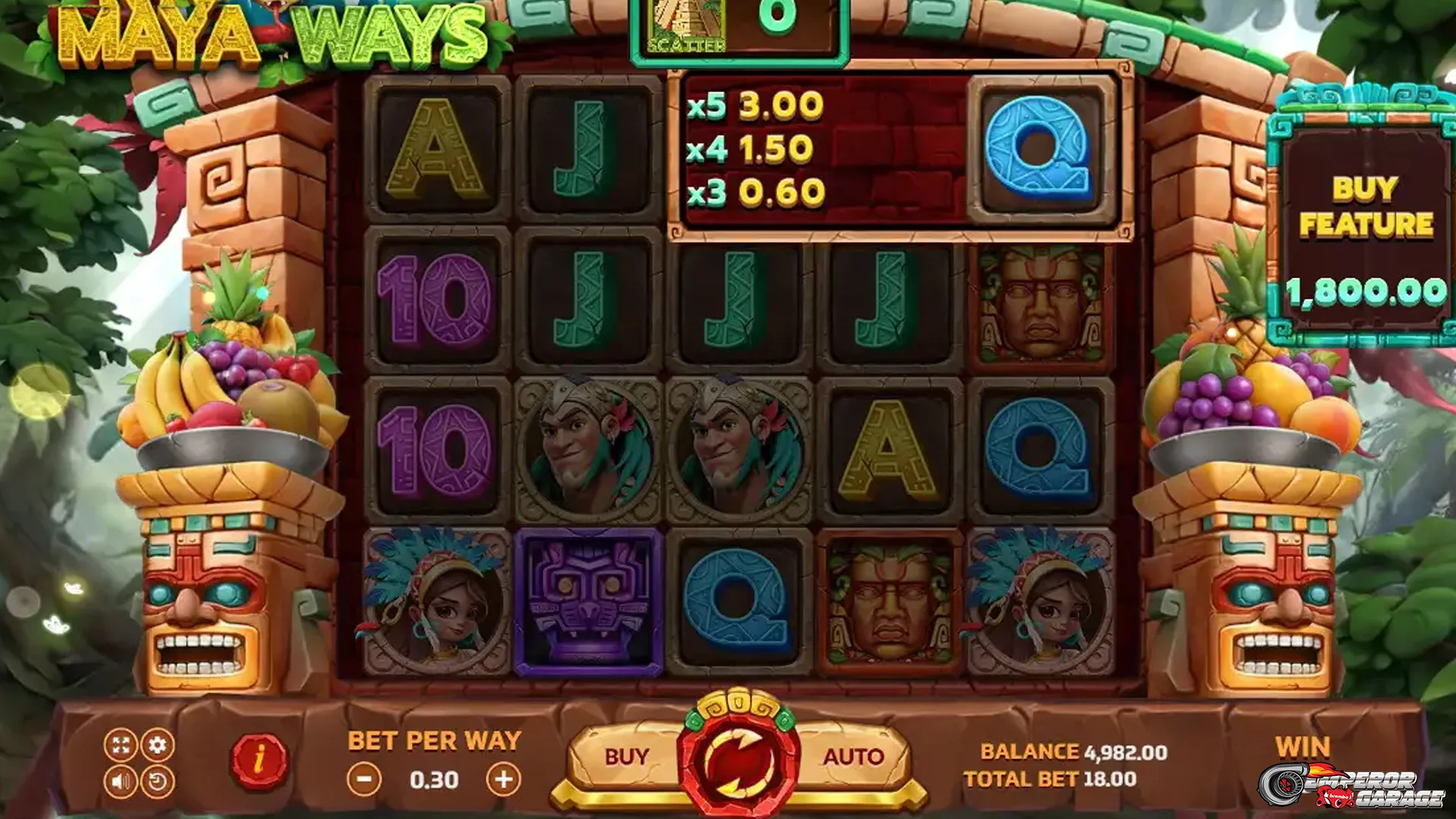
Task: Open the game settings gear
Action: coord(157,745)
